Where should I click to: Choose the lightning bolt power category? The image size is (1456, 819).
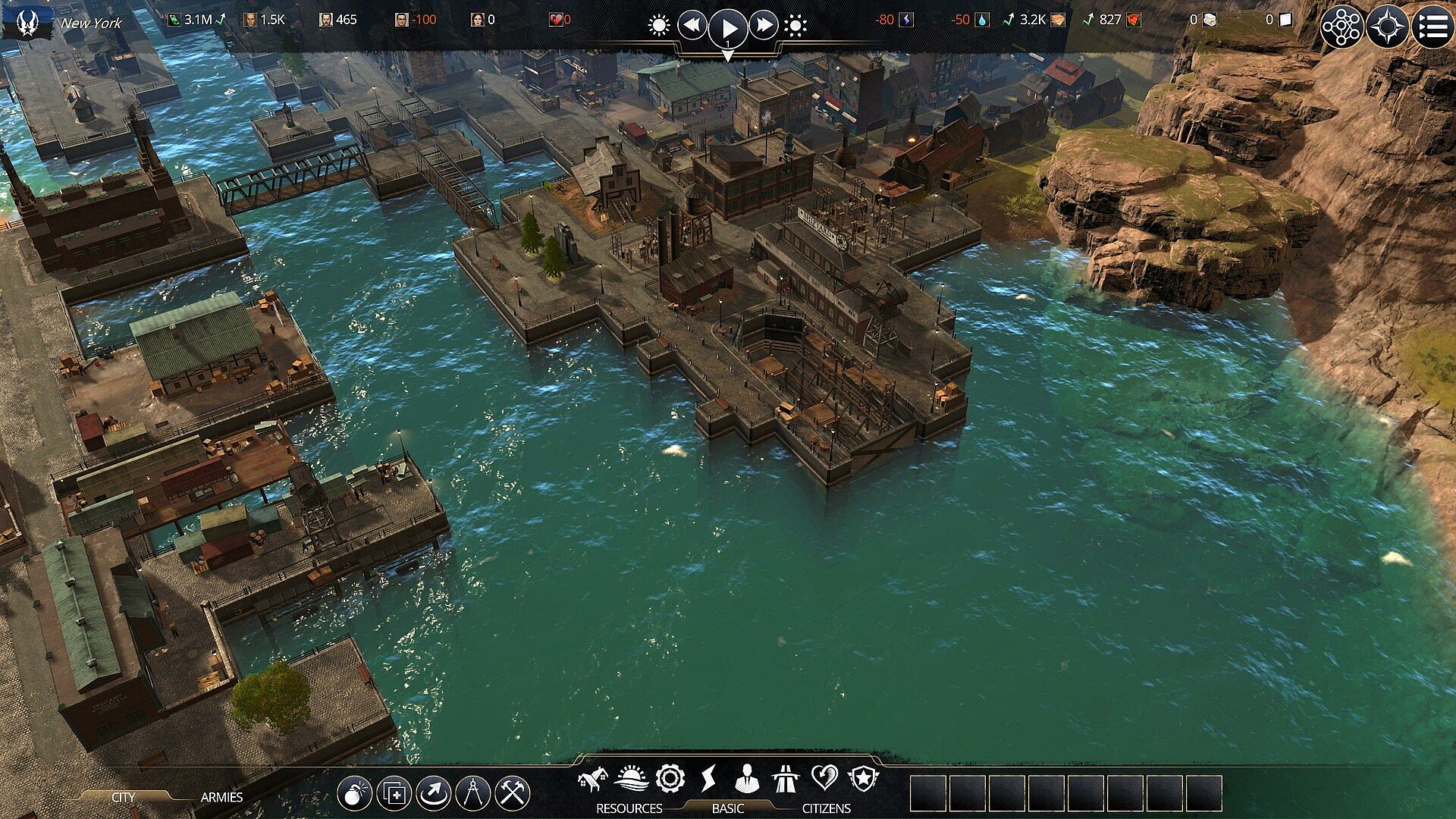pos(708,779)
